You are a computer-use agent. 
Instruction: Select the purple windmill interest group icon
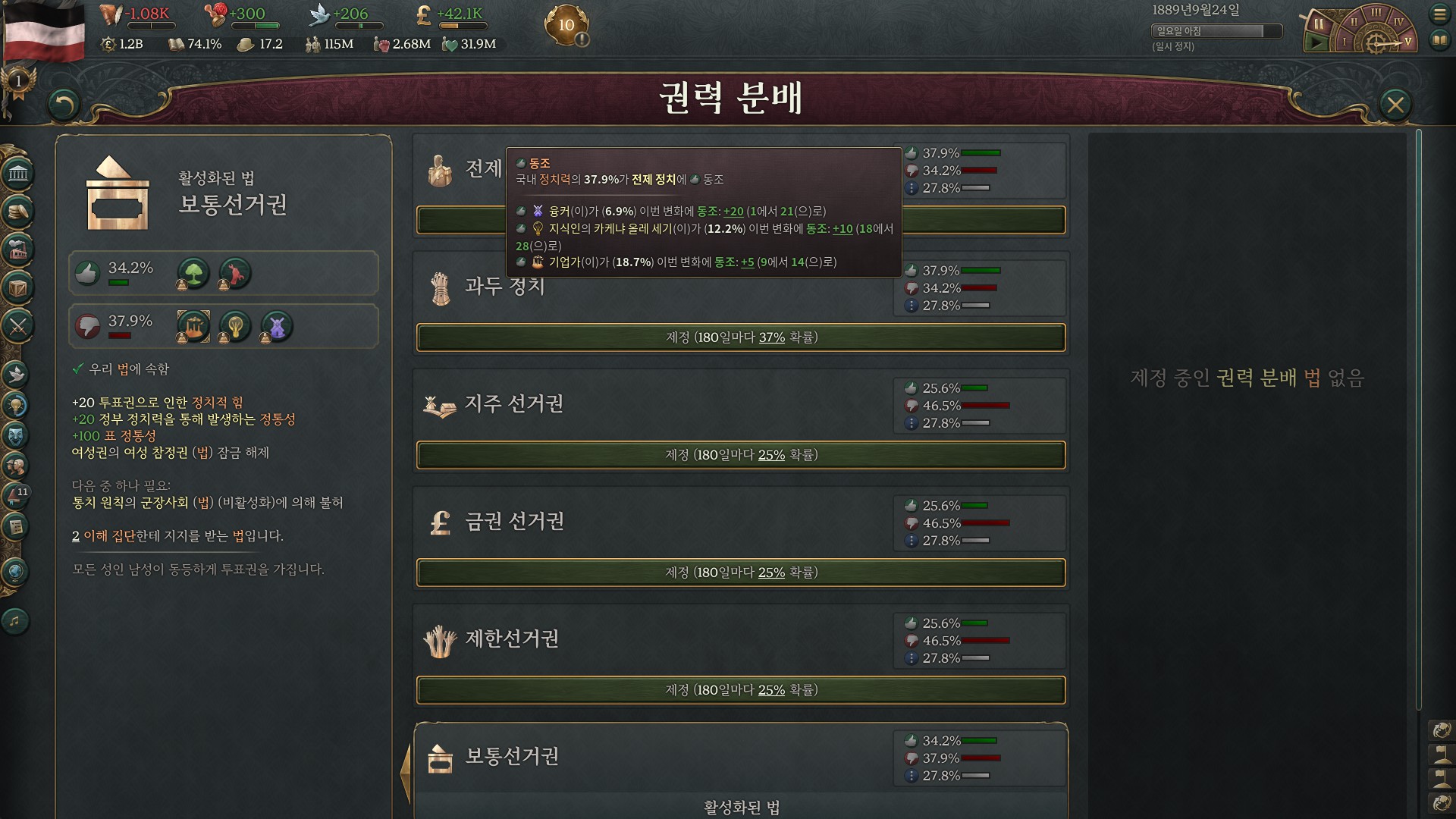(x=277, y=326)
